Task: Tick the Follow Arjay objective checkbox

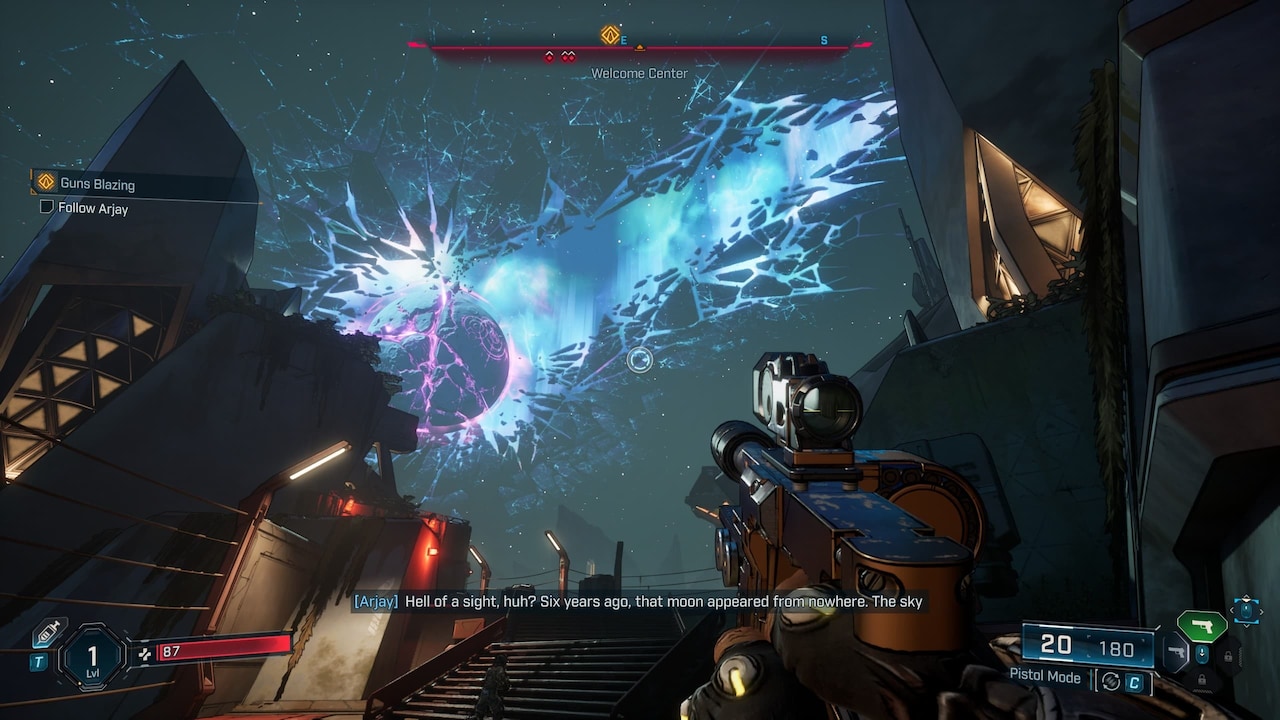Action: coord(46,207)
